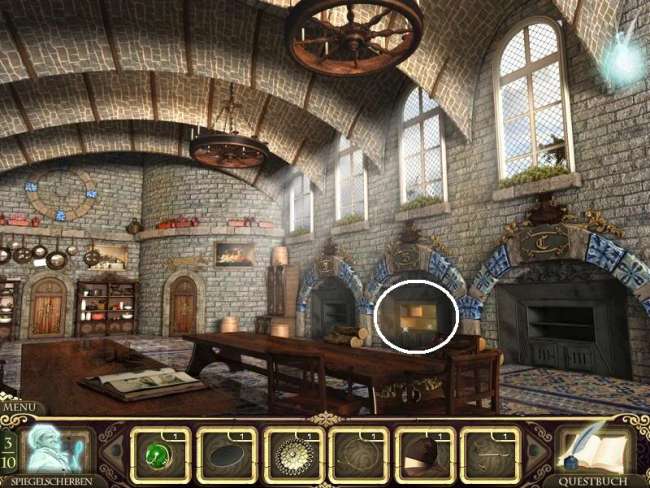Viewport: 650px width, 488px height.
Task: Use the glowing blue hint orb
Action: 625,58
